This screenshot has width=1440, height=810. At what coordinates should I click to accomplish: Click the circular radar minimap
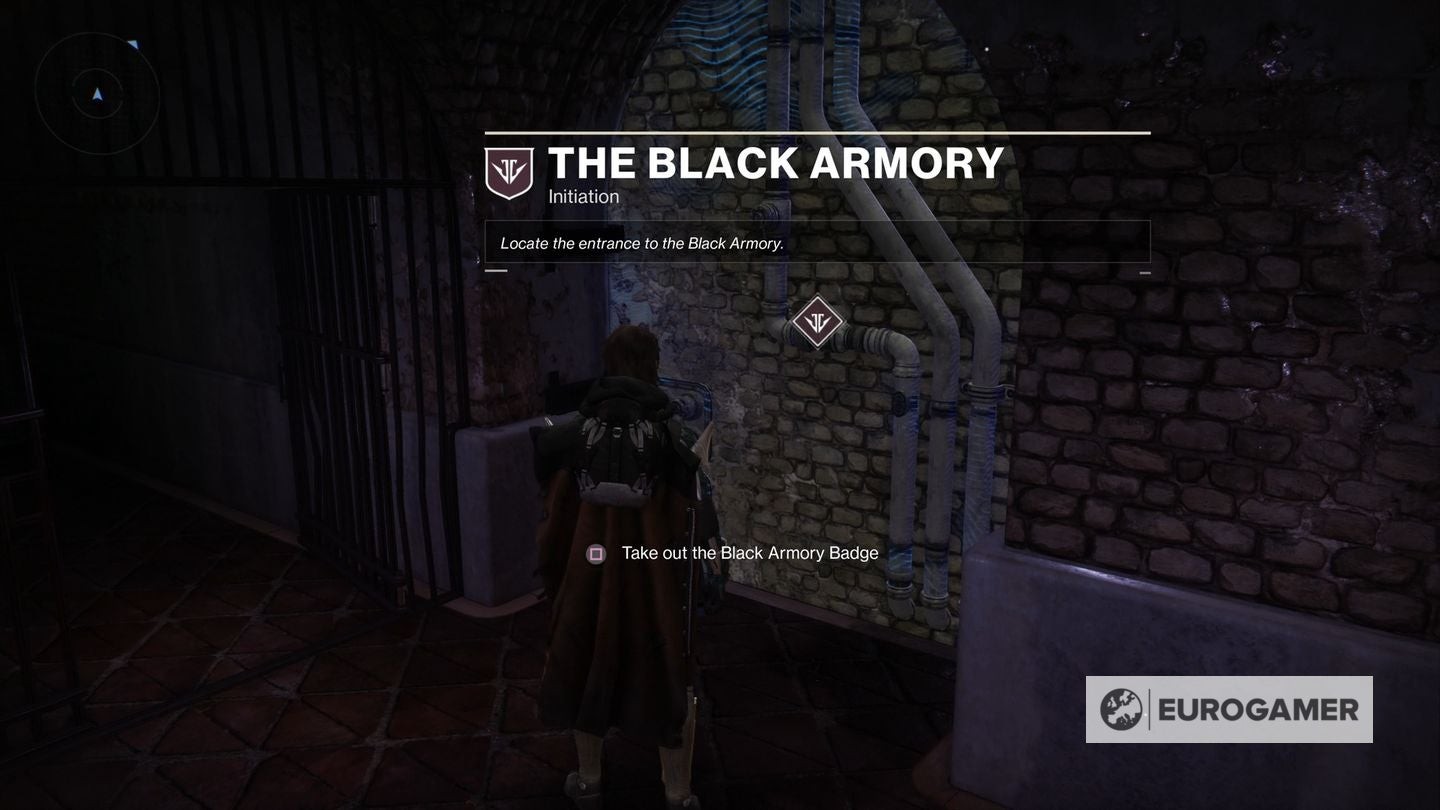[97, 94]
